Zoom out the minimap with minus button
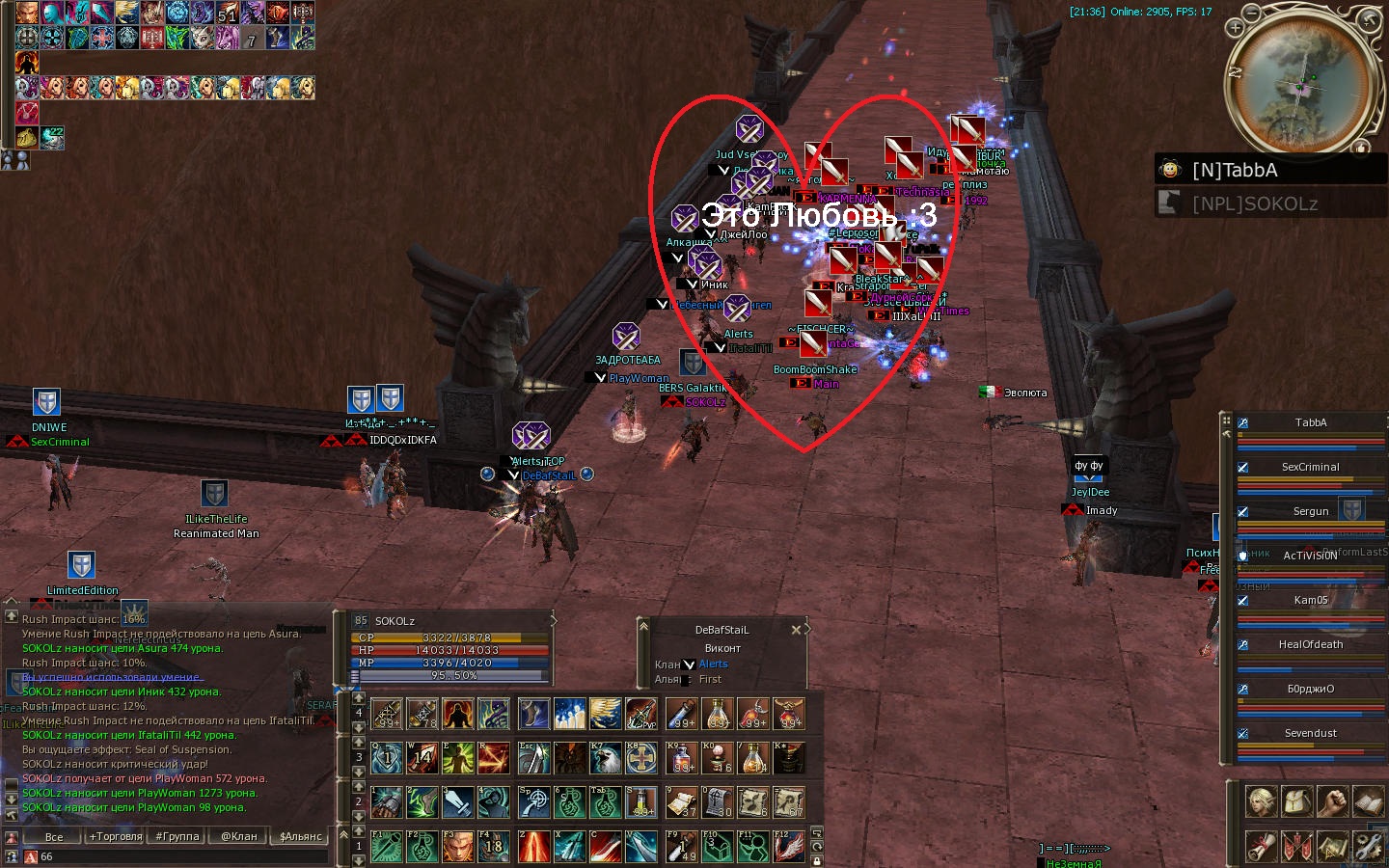The height and width of the screenshot is (868, 1389). (x=1252, y=14)
